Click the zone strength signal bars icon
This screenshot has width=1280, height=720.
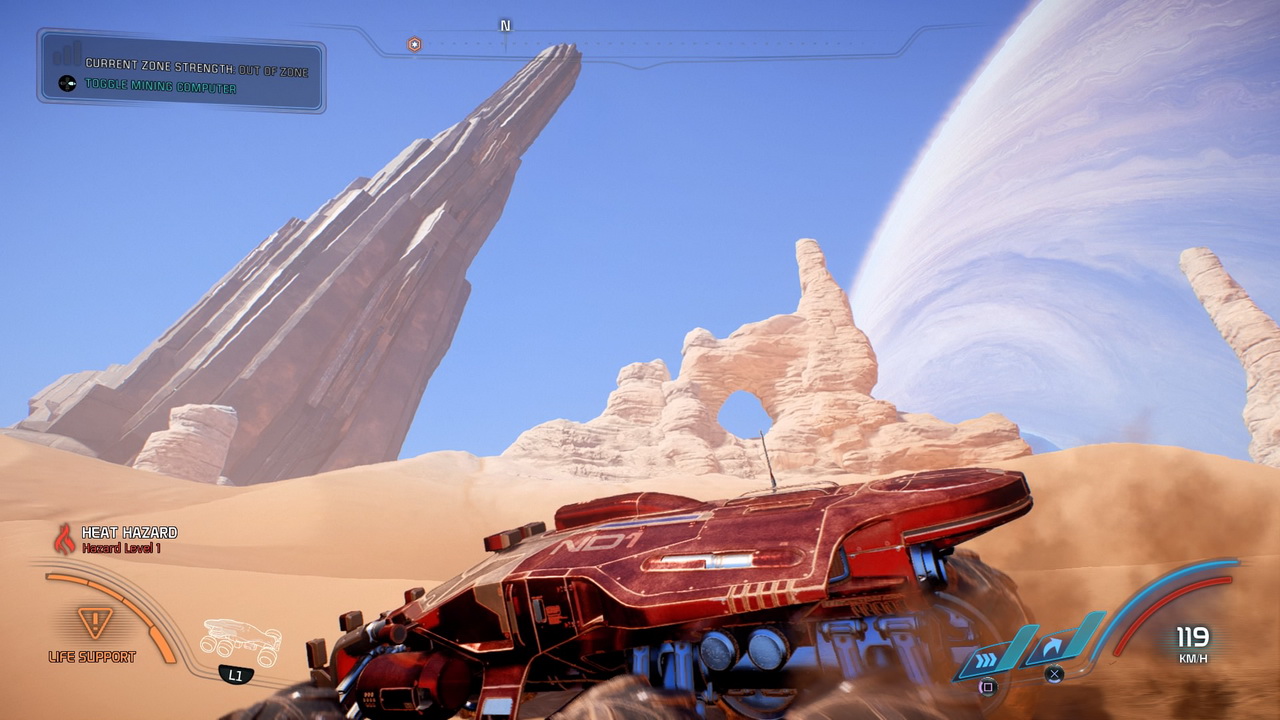[67, 54]
